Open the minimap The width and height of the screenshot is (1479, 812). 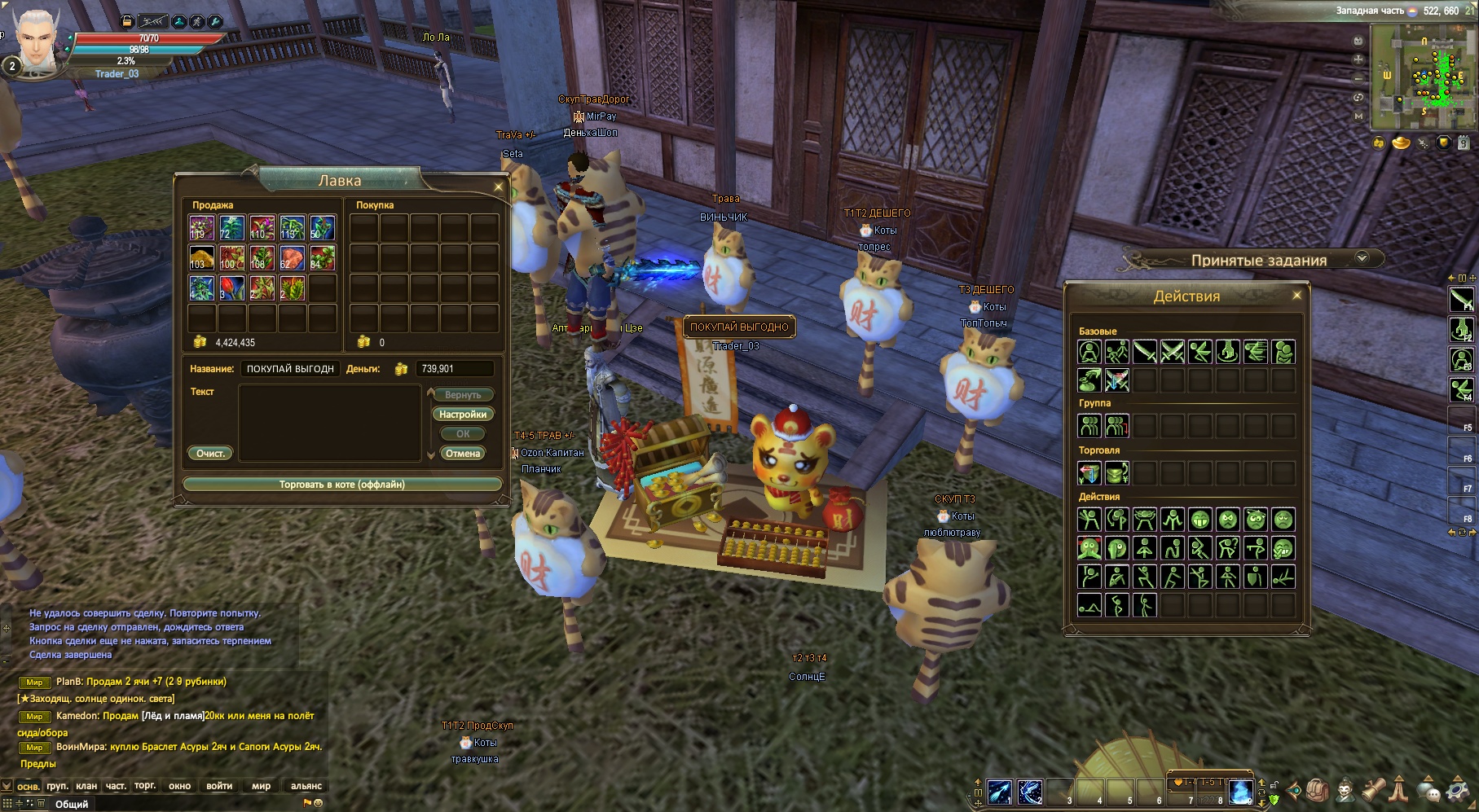click(1422, 78)
